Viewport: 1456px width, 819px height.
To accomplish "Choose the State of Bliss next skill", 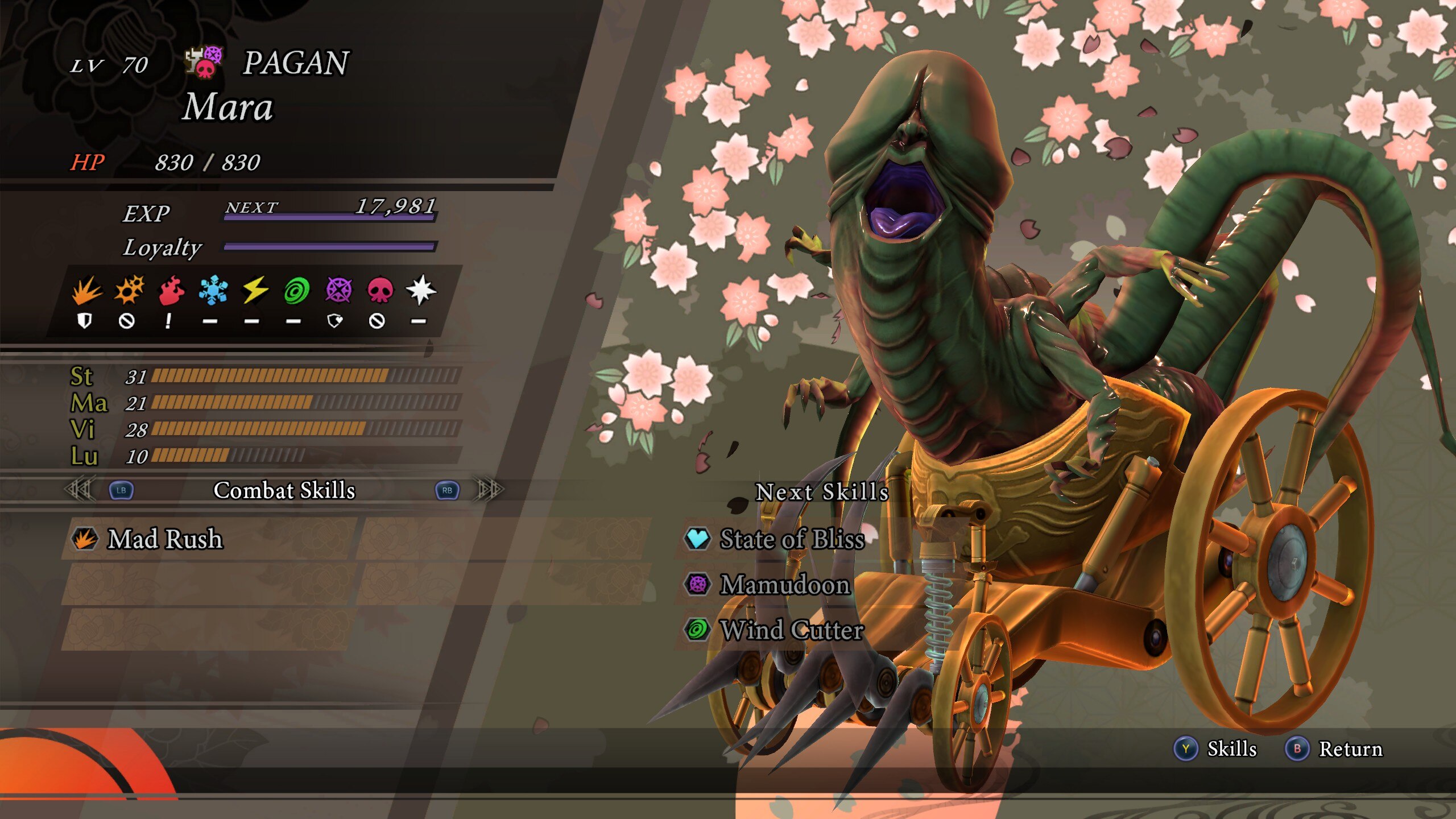I will point(792,539).
